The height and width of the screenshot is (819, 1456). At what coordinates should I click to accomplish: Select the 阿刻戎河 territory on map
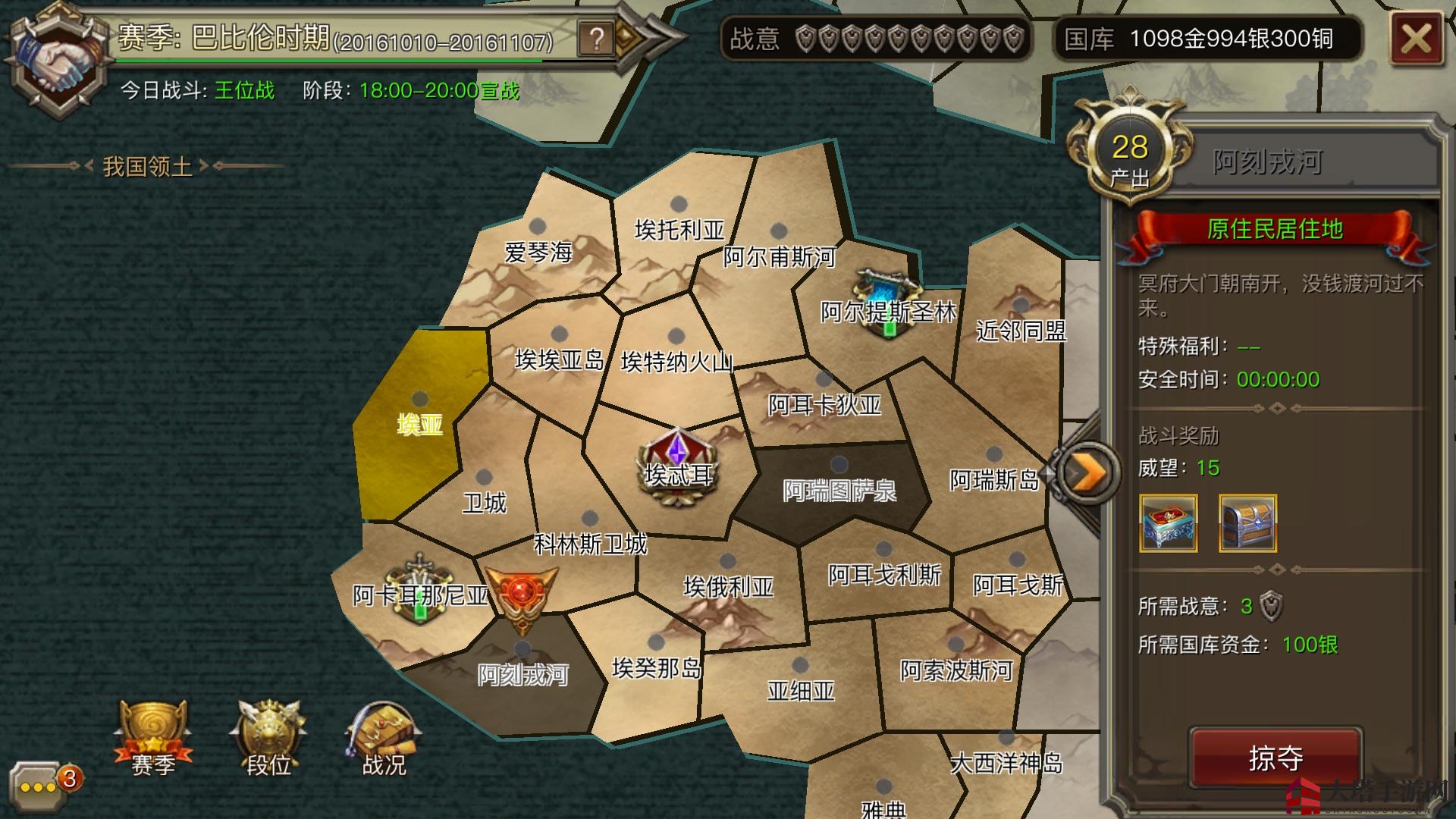click(x=522, y=671)
